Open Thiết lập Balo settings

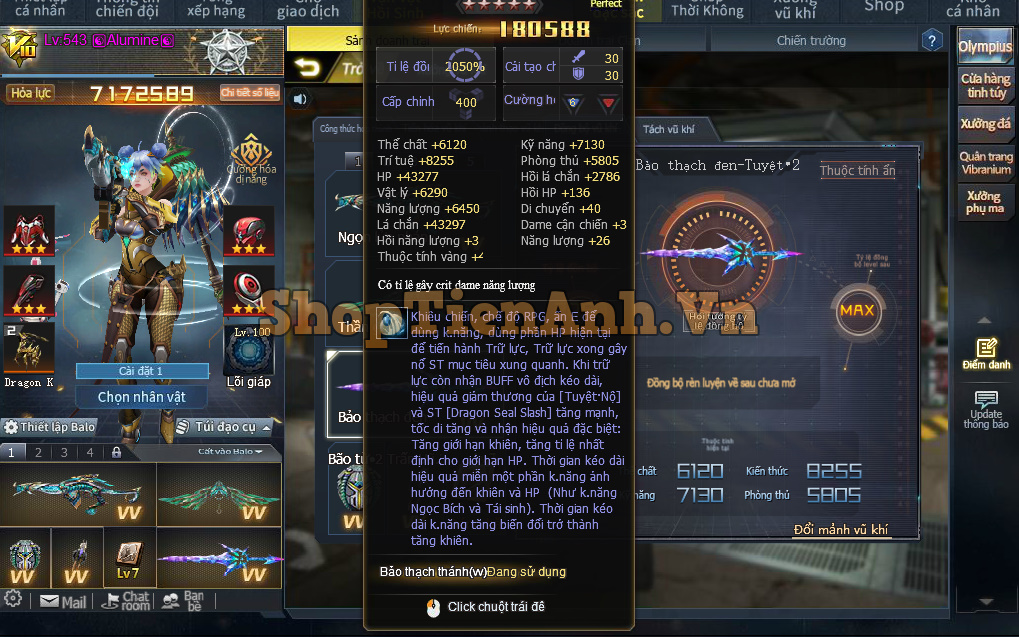50,427
